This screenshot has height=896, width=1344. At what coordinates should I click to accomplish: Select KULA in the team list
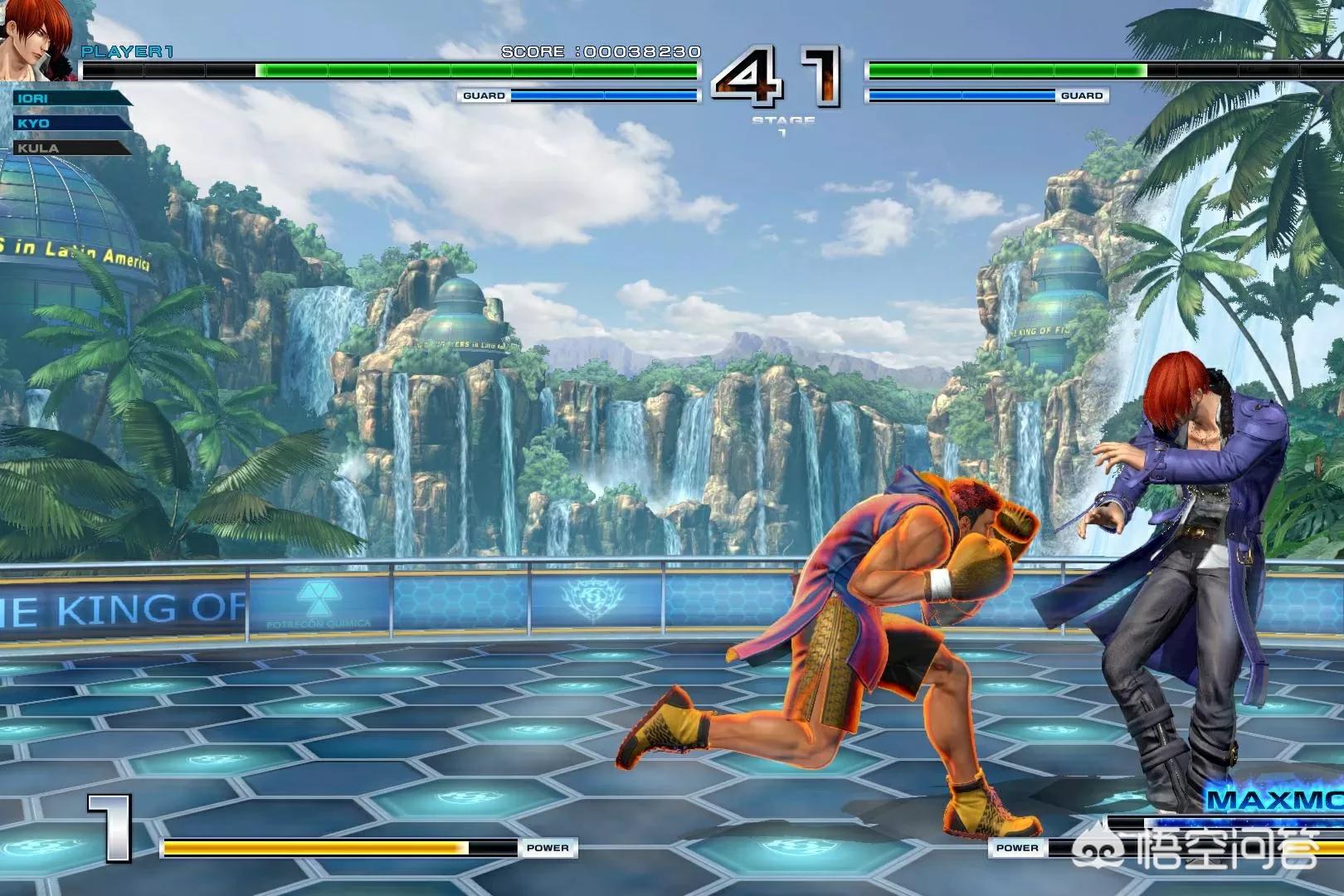click(x=71, y=149)
